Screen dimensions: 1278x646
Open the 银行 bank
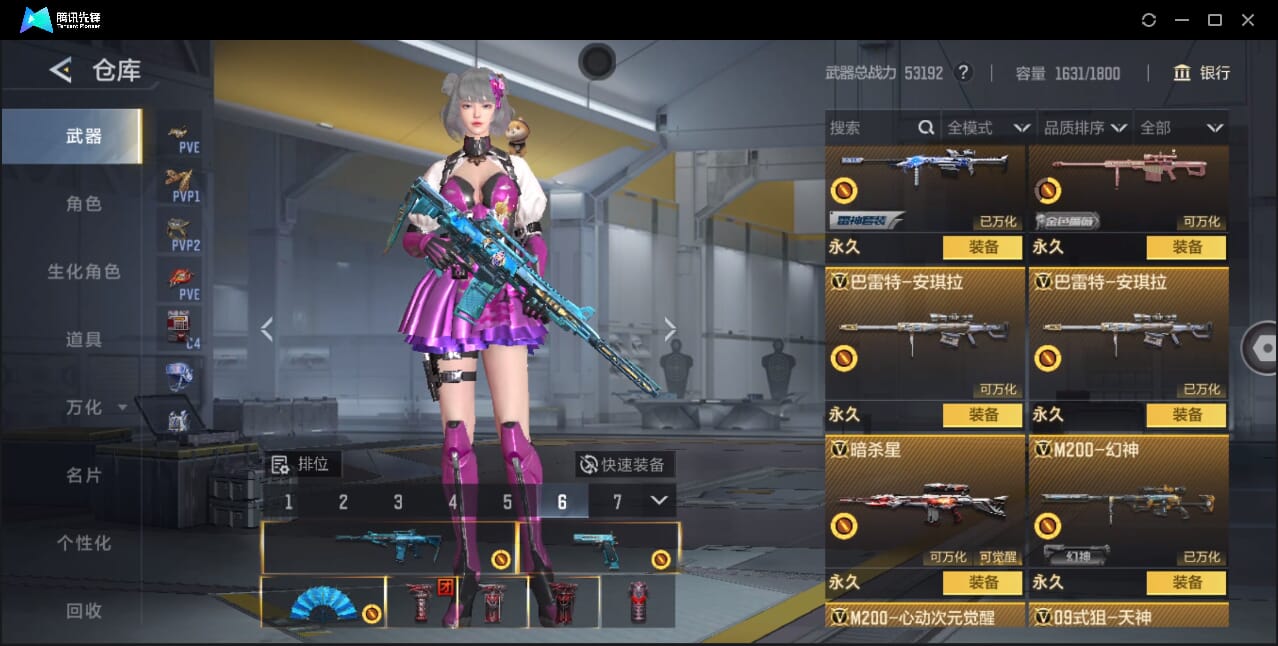[1202, 73]
